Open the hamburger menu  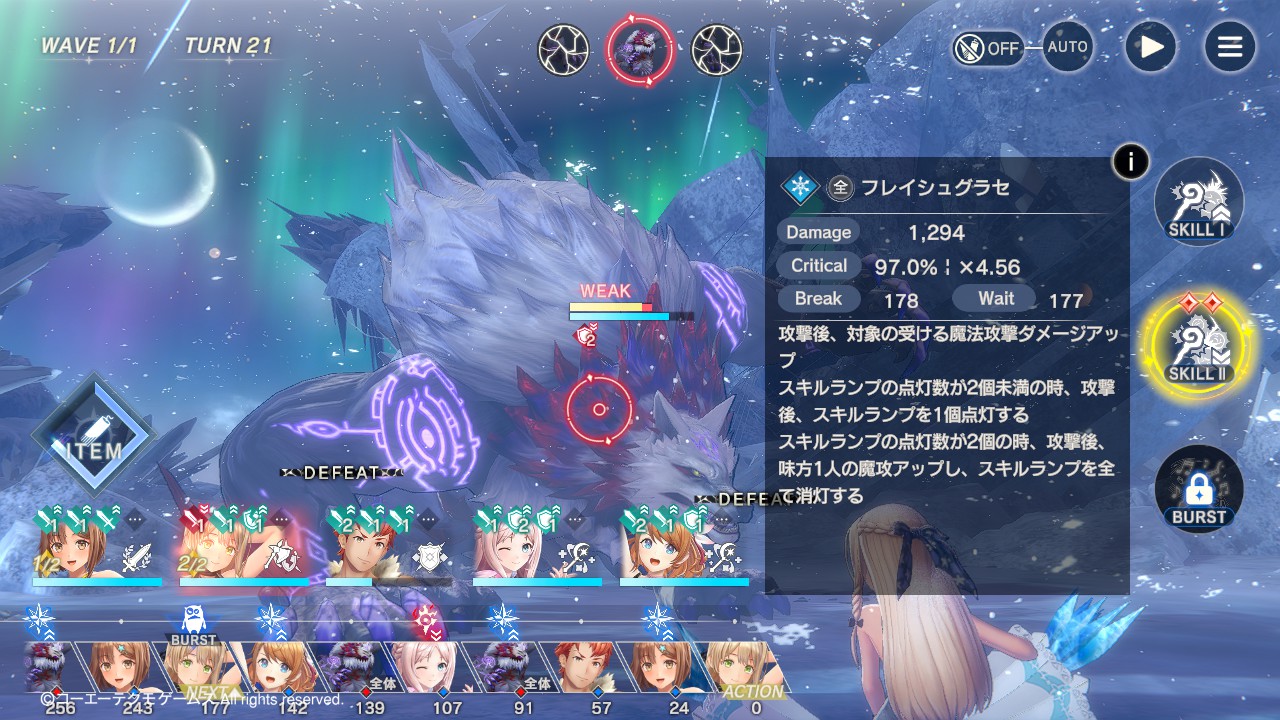point(1229,47)
